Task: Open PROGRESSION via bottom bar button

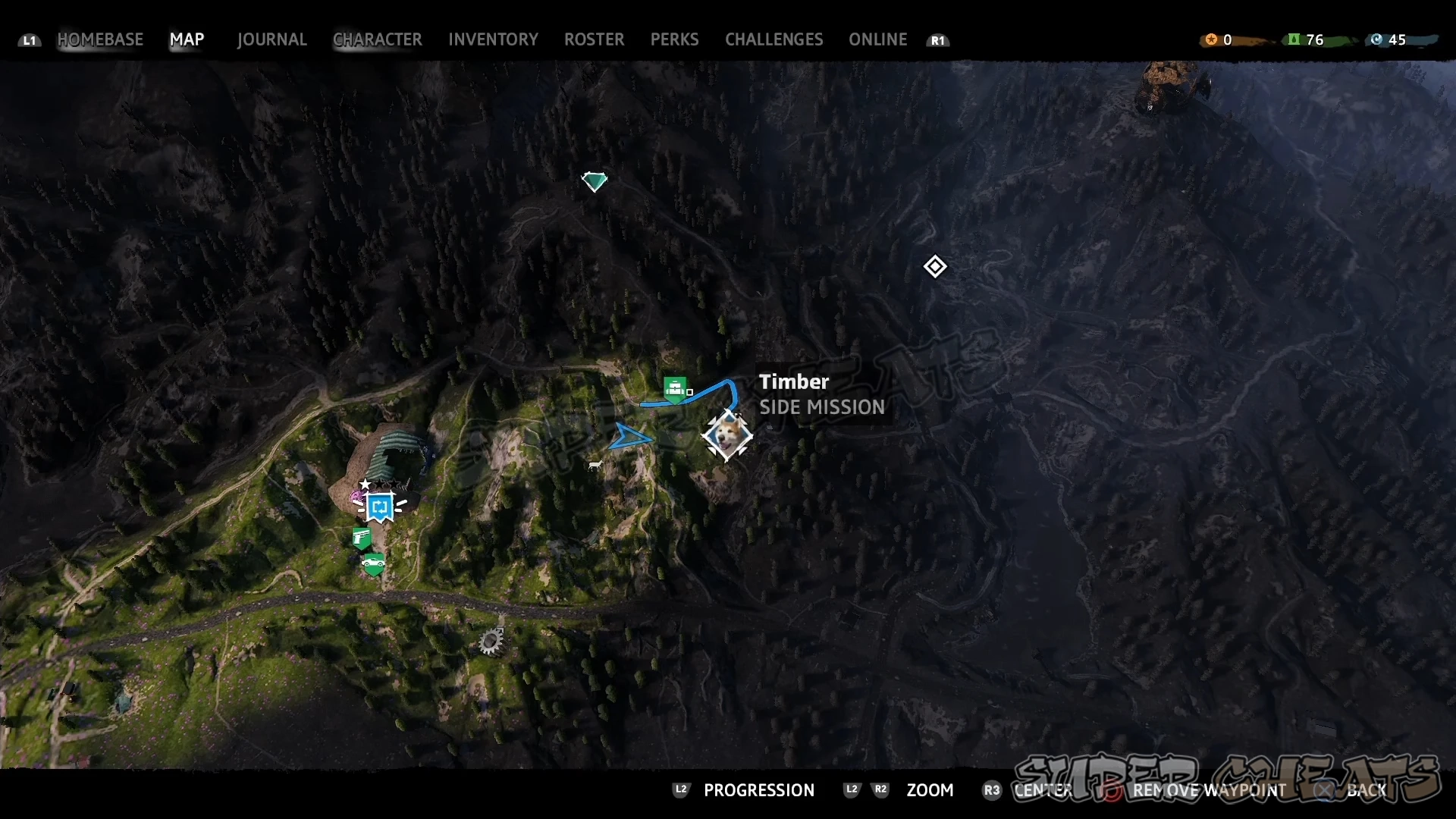Action: coord(759,790)
